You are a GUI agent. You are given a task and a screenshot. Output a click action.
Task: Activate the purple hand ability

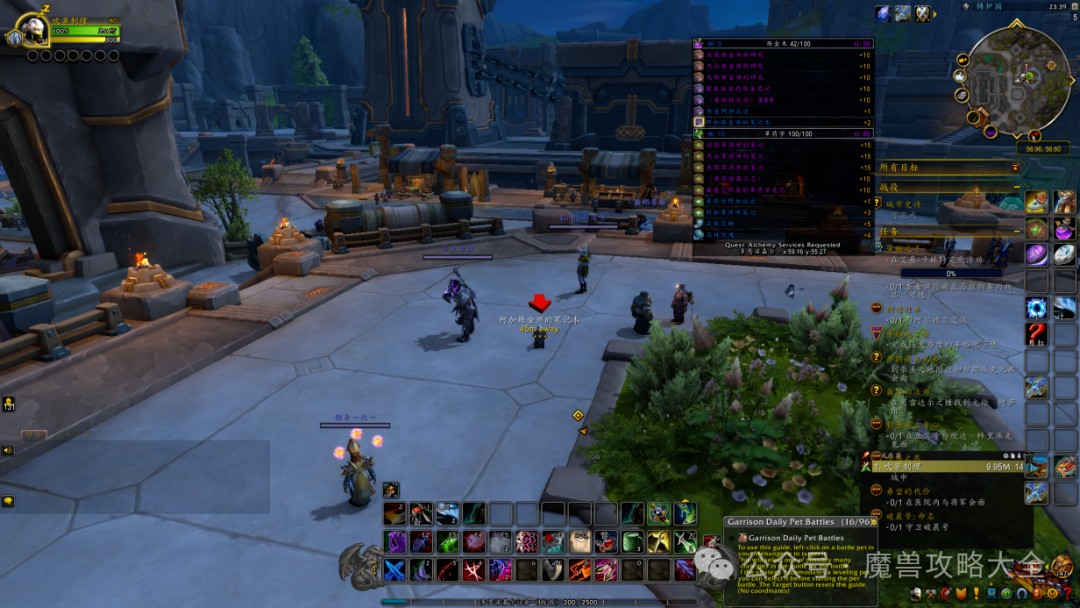point(394,542)
